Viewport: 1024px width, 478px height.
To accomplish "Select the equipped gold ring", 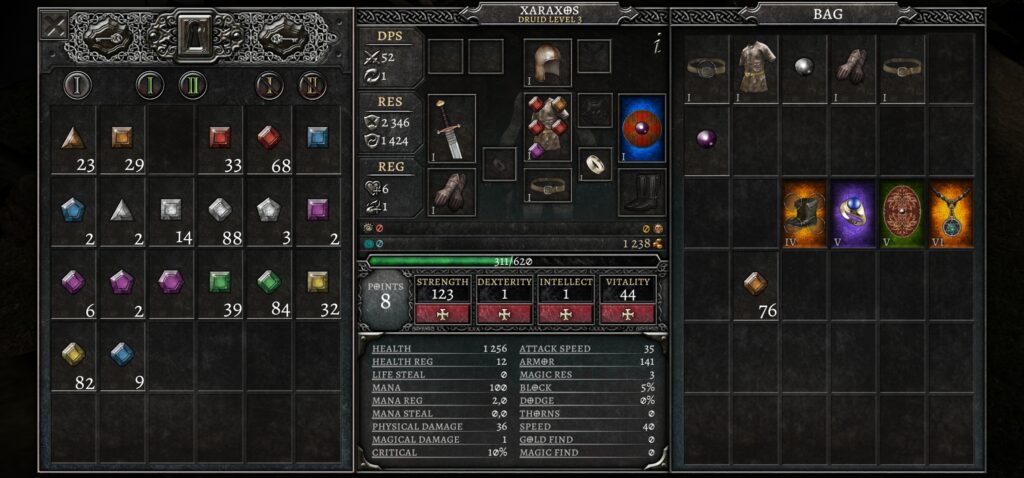I will 595,163.
